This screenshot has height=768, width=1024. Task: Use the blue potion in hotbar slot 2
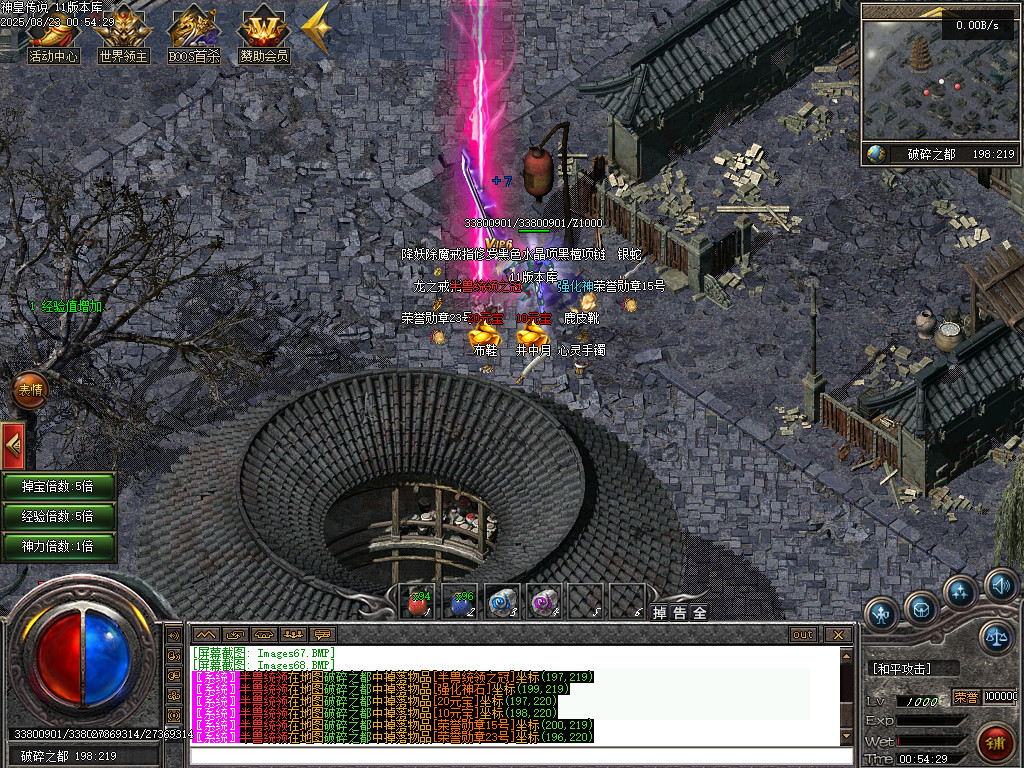pyautogui.click(x=459, y=602)
